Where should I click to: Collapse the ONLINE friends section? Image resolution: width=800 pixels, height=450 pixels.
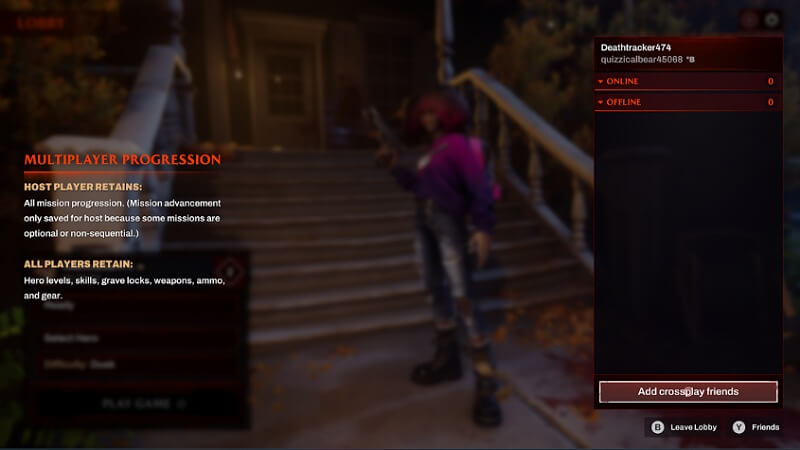[x=601, y=81]
